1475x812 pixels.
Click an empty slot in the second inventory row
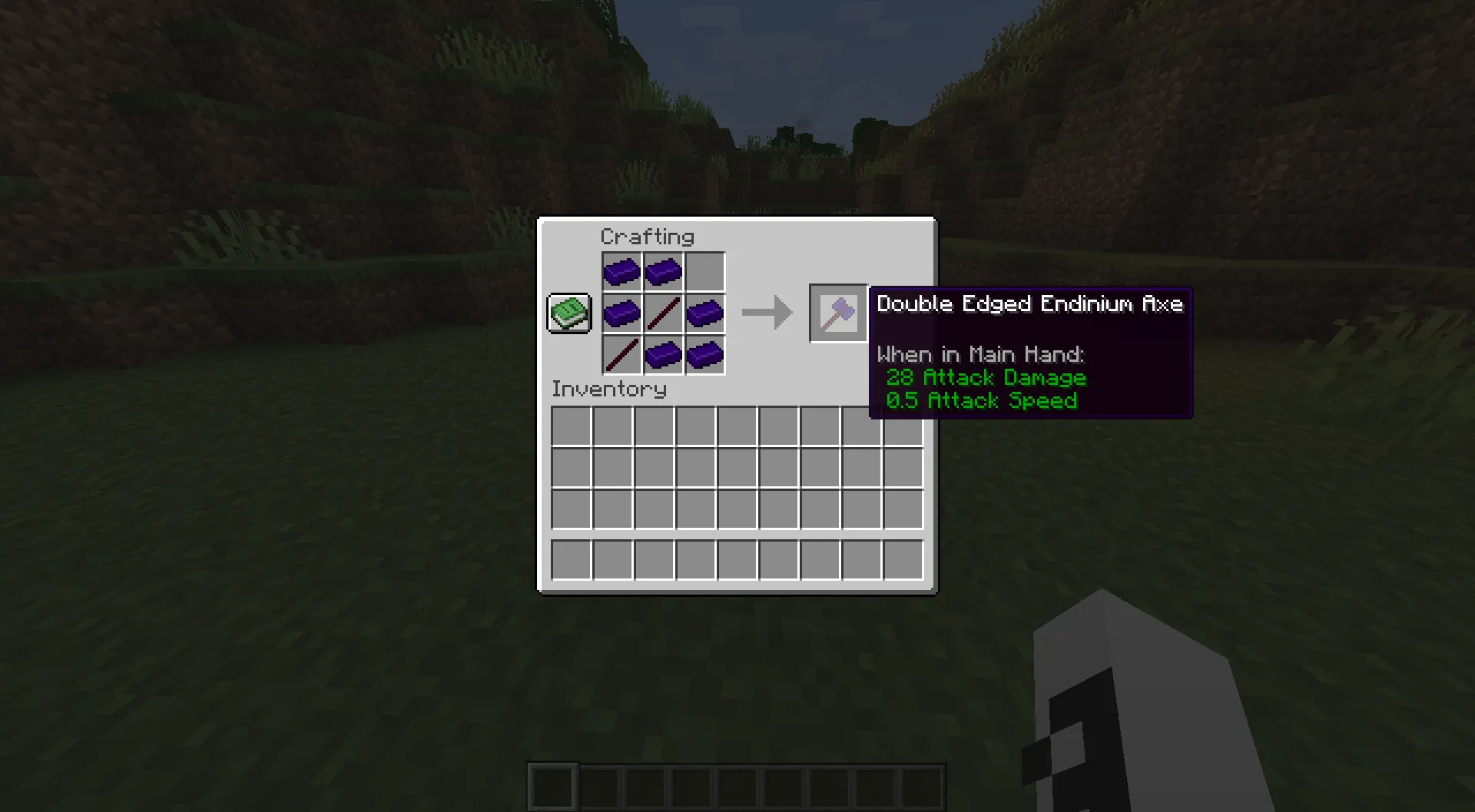pyautogui.click(x=570, y=466)
